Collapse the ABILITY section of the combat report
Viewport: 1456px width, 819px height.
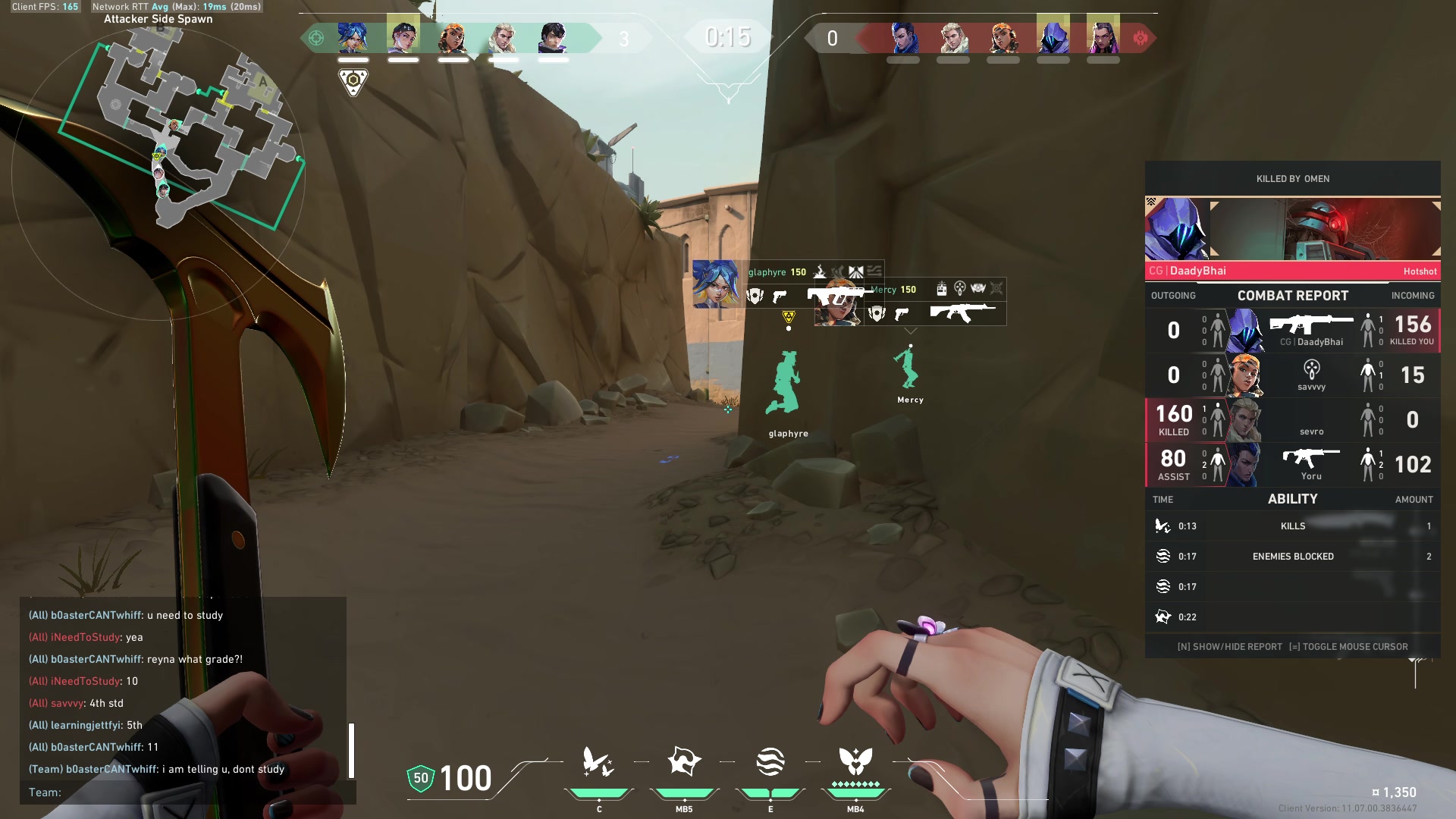[x=1292, y=498]
